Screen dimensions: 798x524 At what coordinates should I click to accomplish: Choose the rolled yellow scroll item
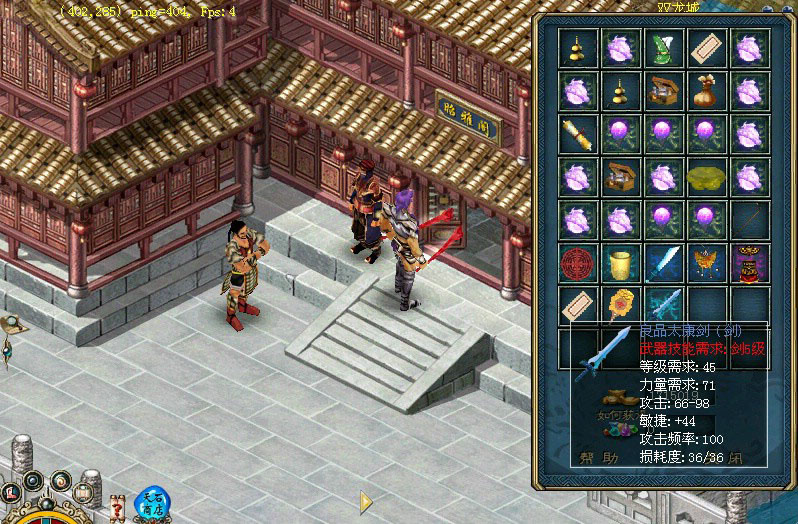579,133
